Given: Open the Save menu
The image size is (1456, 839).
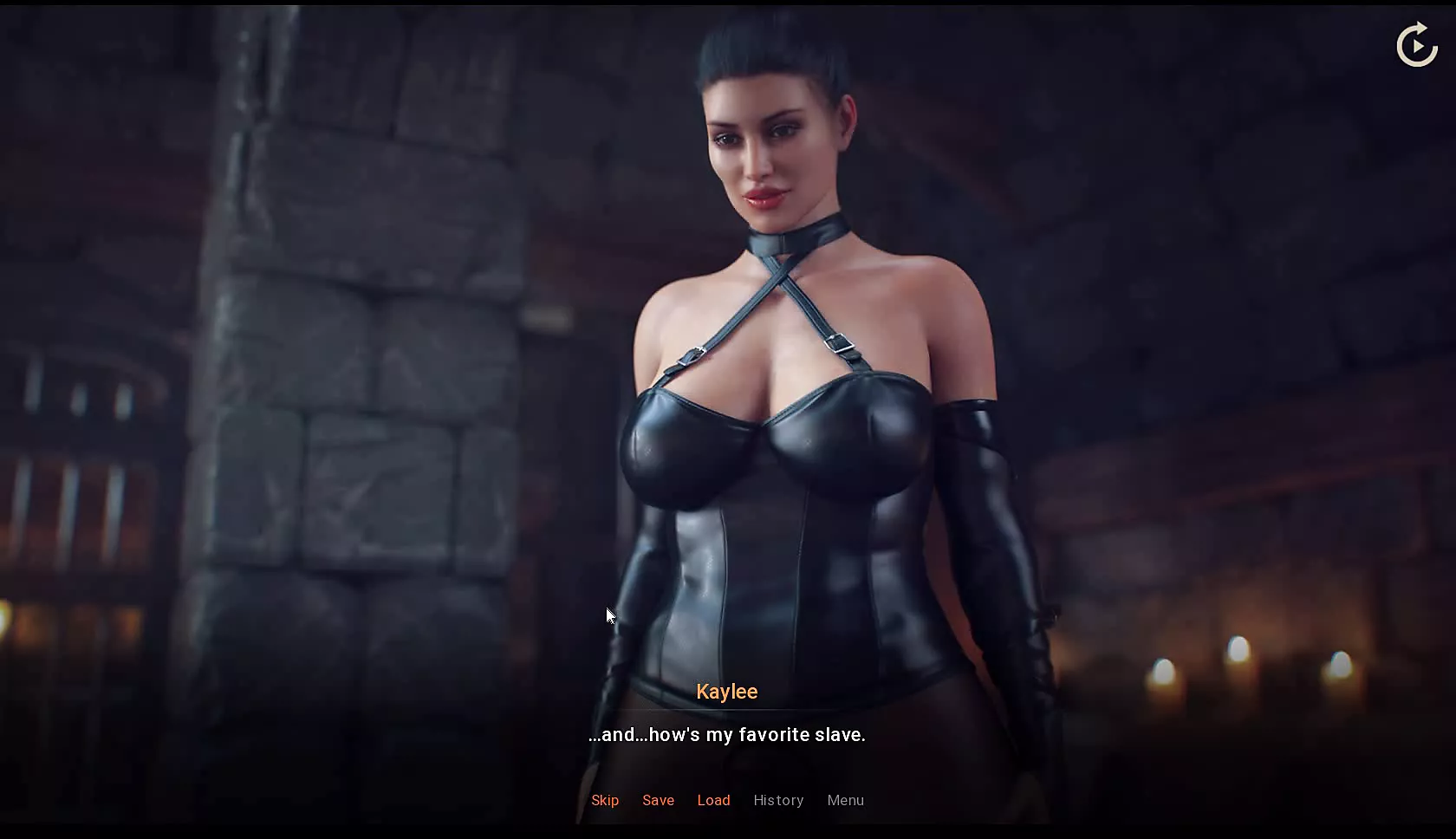Looking at the screenshot, I should point(658,800).
